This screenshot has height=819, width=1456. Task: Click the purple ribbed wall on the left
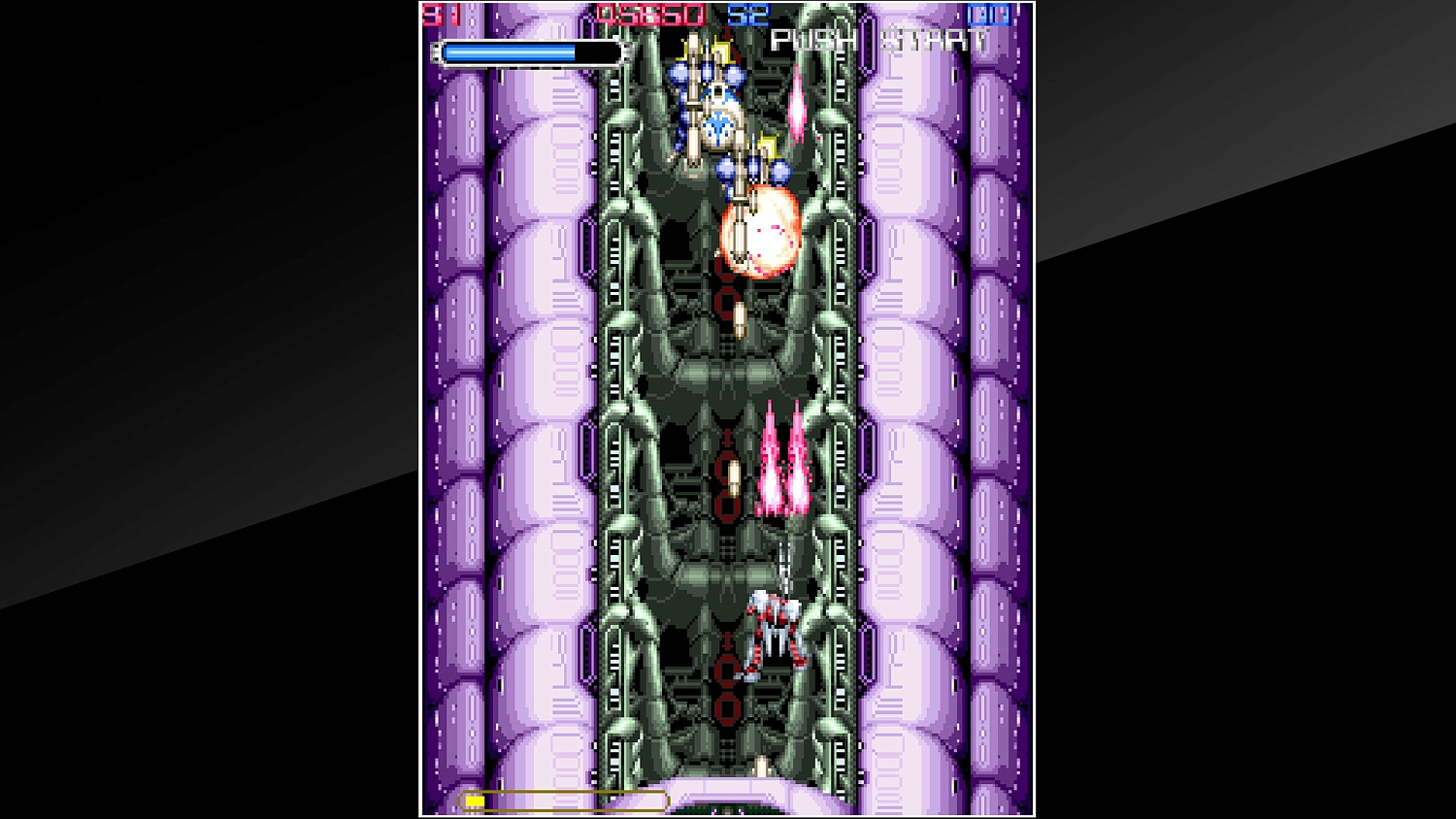point(505,388)
